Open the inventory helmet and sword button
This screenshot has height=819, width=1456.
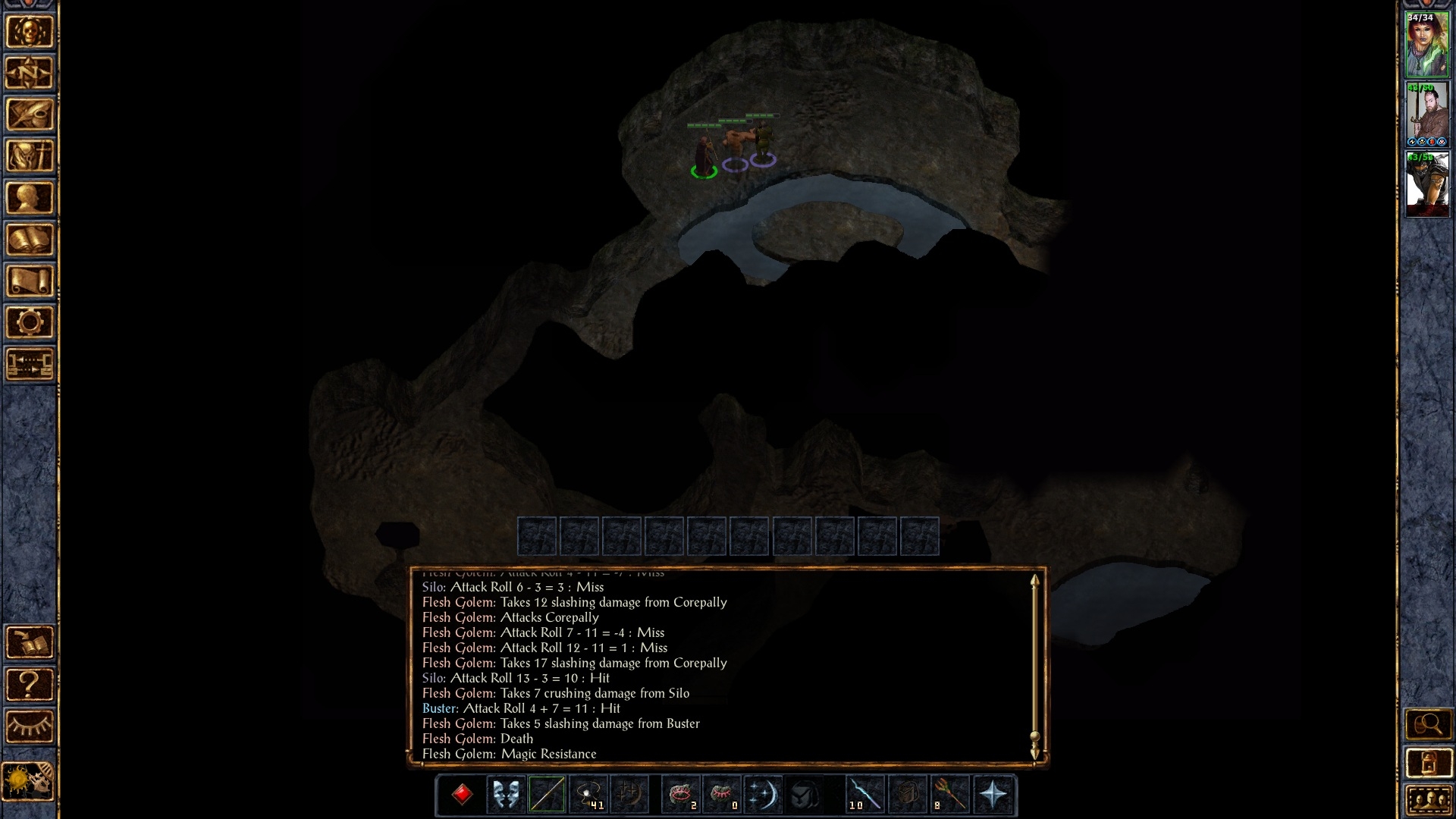30,156
